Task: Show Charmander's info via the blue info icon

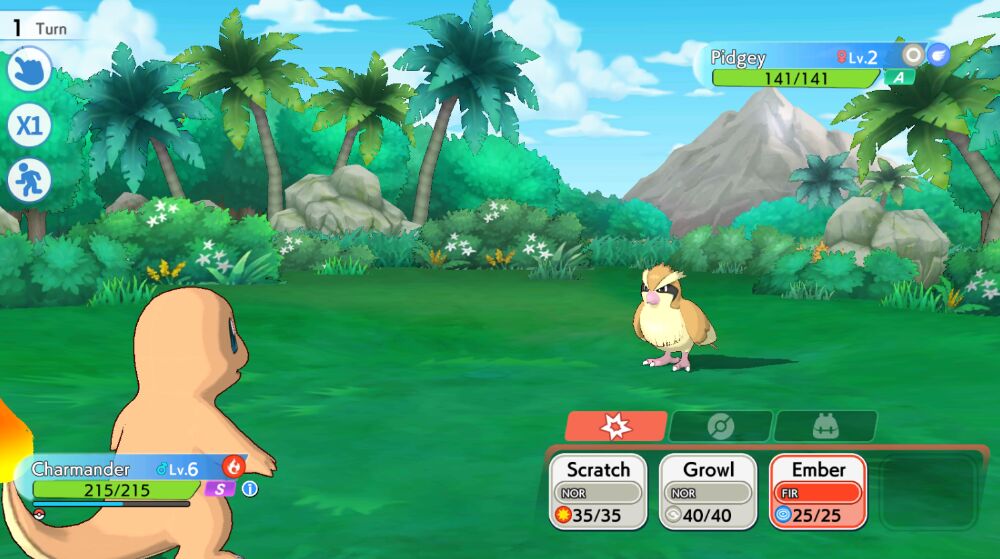Action: pos(250,489)
